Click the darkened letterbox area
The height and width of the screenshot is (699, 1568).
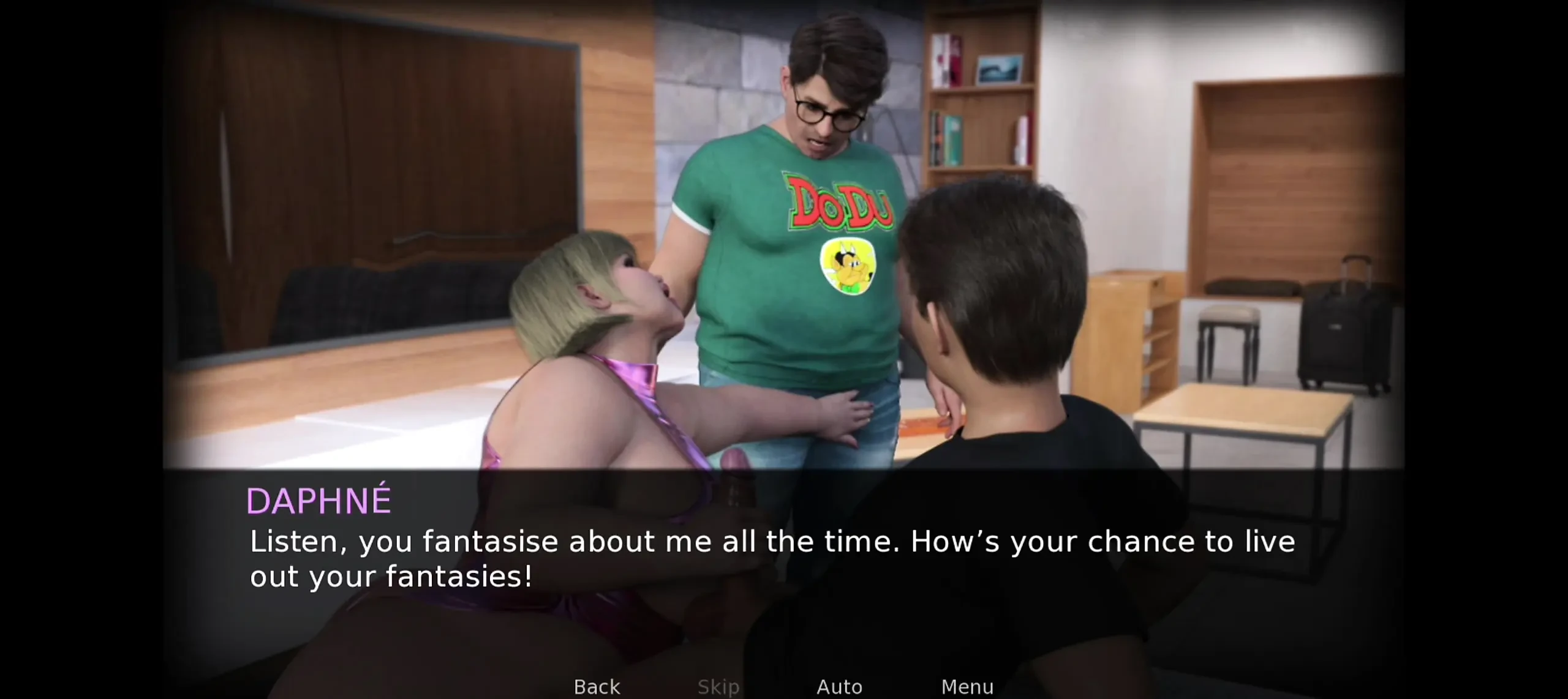click(80, 349)
